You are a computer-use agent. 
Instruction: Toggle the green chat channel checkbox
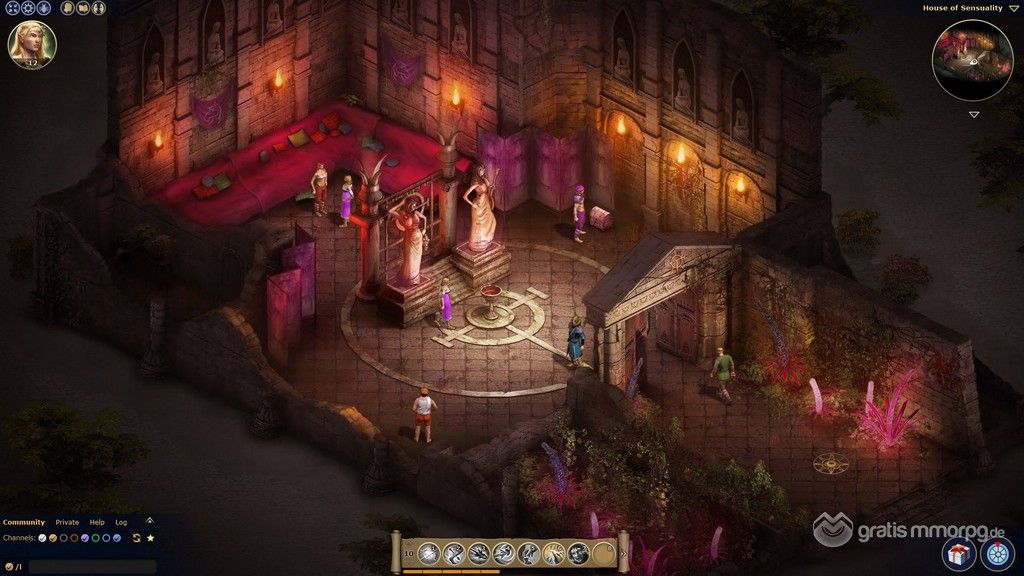point(94,538)
